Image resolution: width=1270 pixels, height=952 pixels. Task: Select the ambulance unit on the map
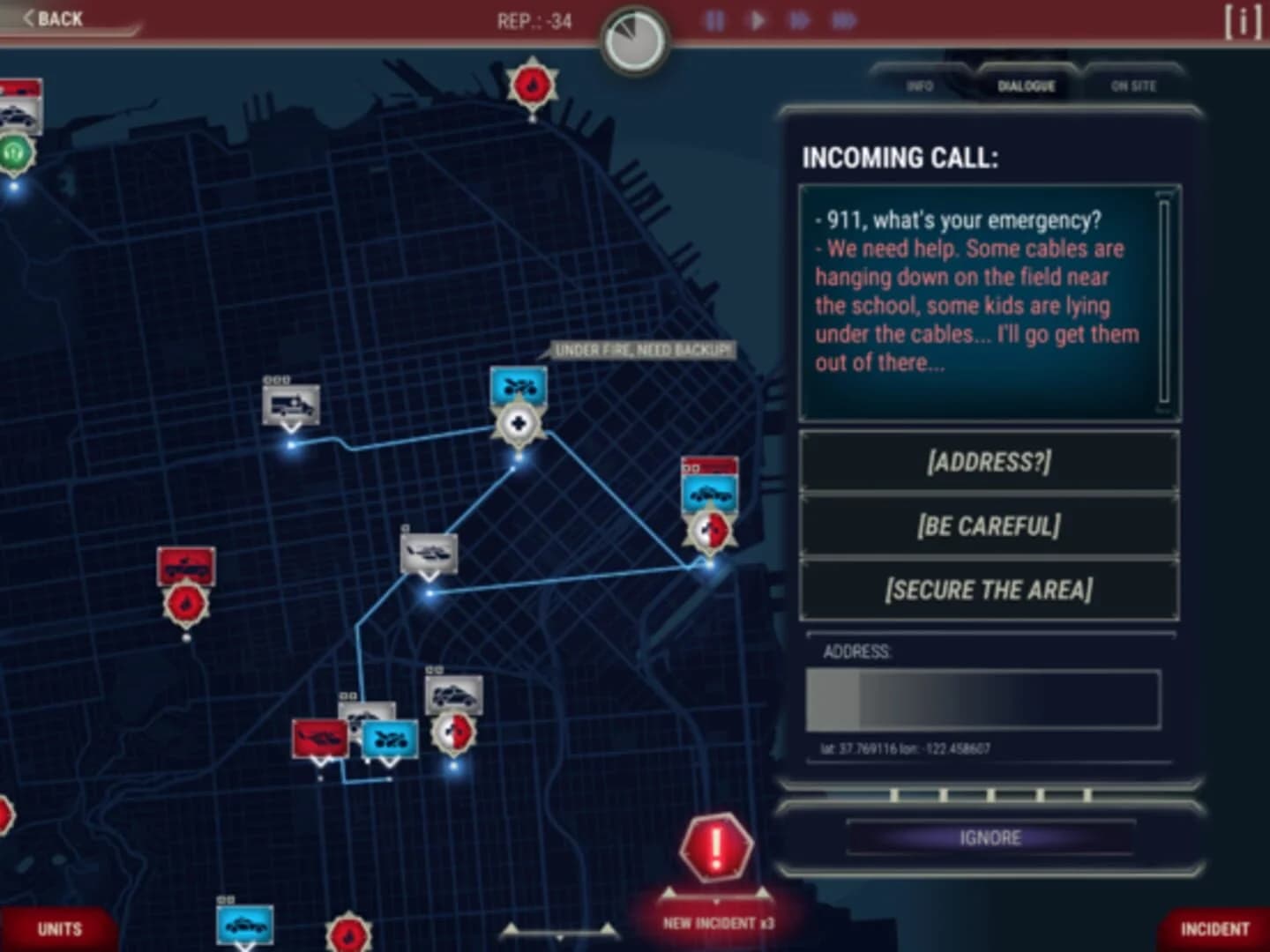[289, 404]
